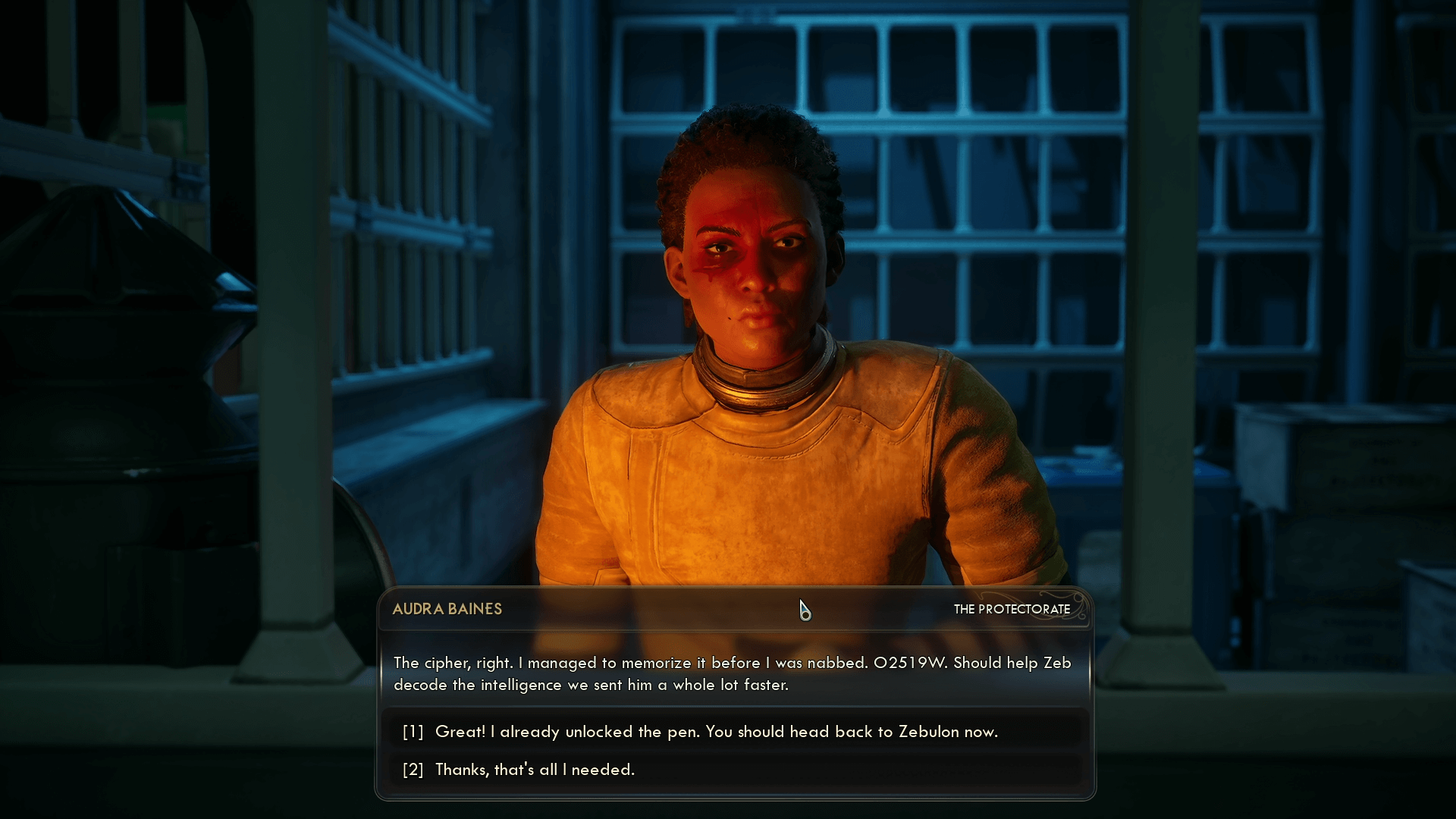Click THE PROTECTORATE faction label
1456x819 pixels.
1012,609
